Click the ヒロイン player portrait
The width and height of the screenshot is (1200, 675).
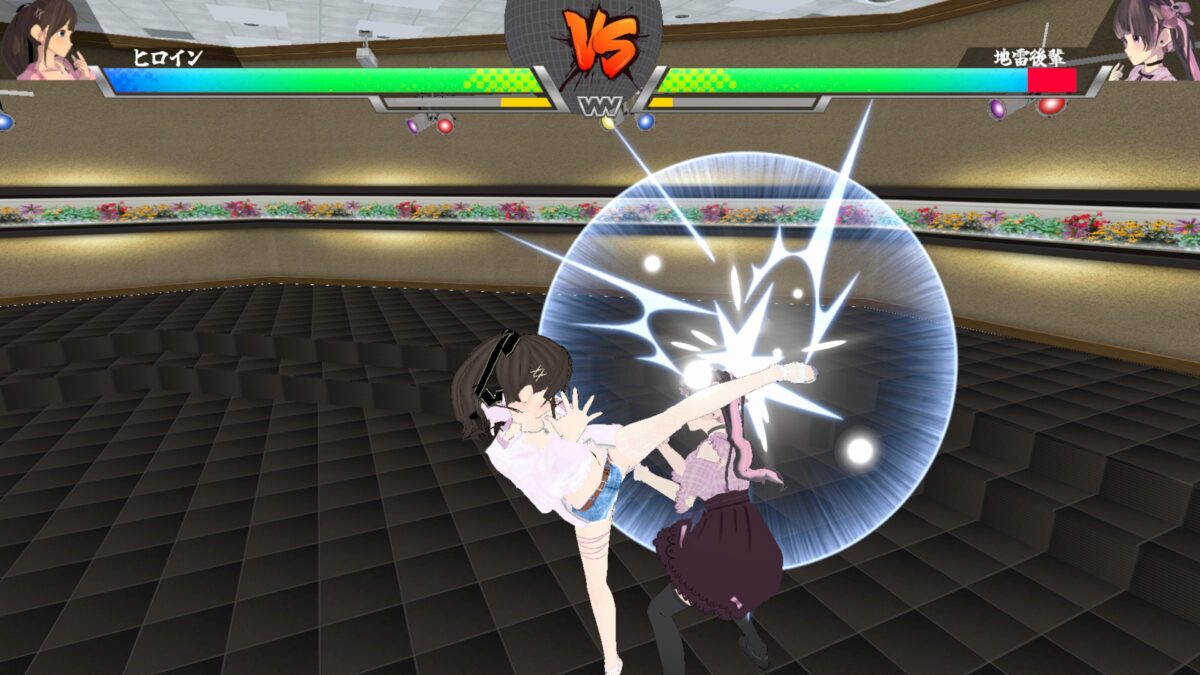click(45, 38)
